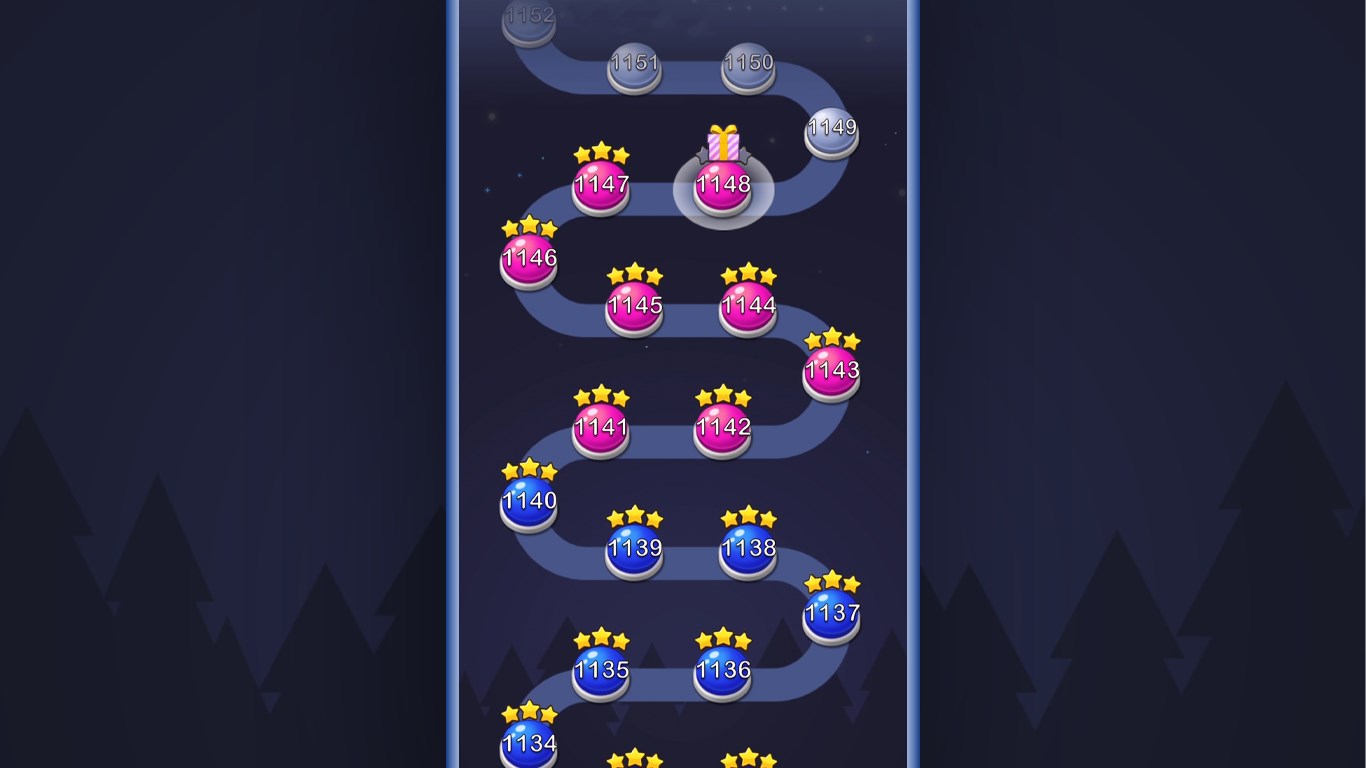Click the stars above level 1140
The height and width of the screenshot is (768, 1366).
pyautogui.click(x=528, y=469)
